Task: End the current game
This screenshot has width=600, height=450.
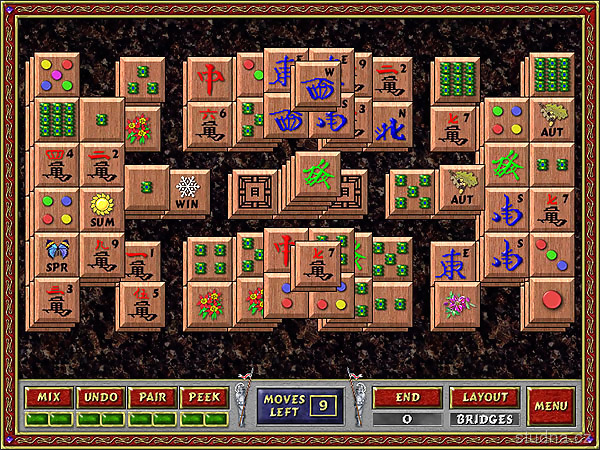Action: (407, 397)
